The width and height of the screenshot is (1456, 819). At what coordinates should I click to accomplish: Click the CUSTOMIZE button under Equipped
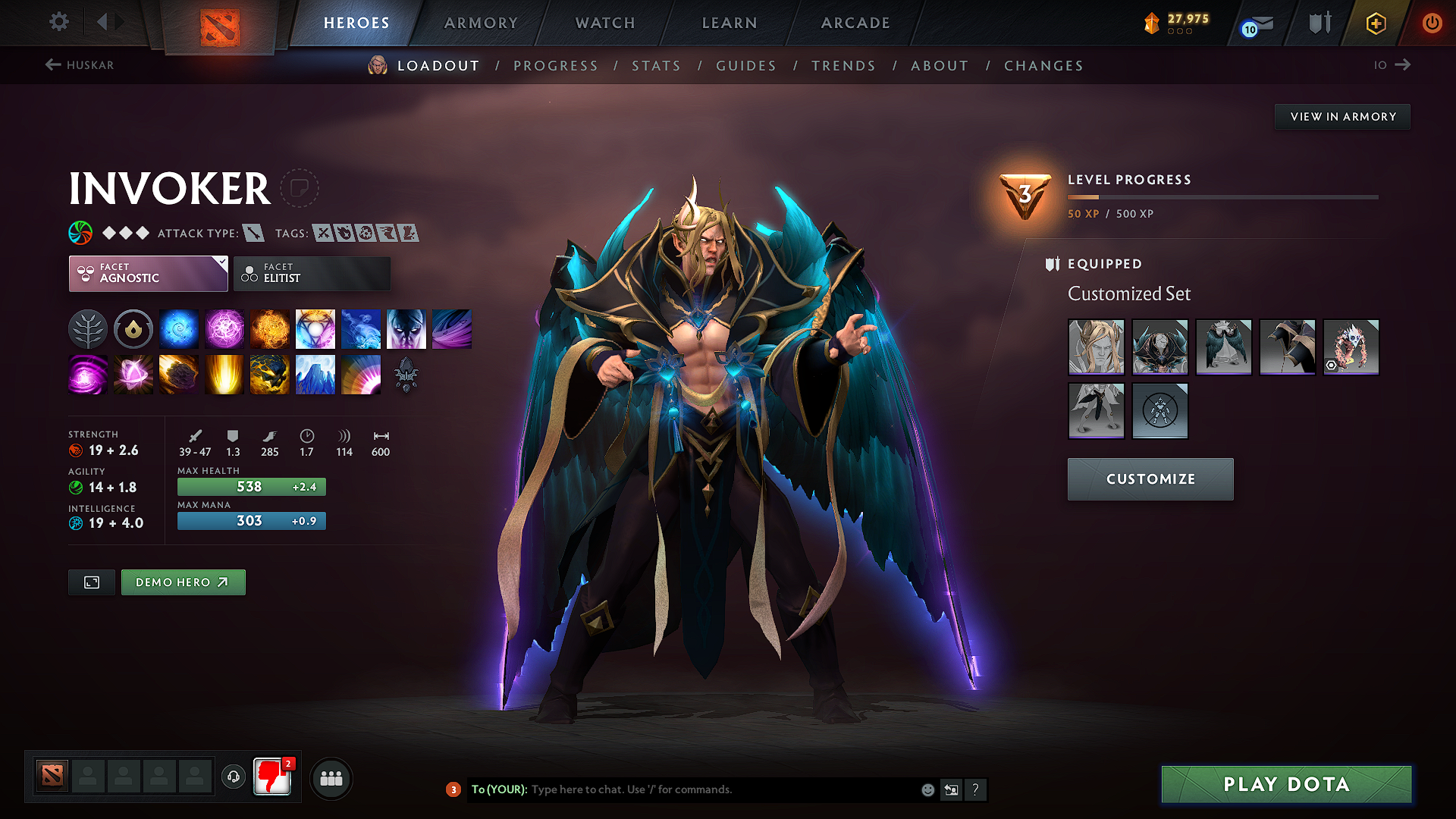[x=1150, y=479]
